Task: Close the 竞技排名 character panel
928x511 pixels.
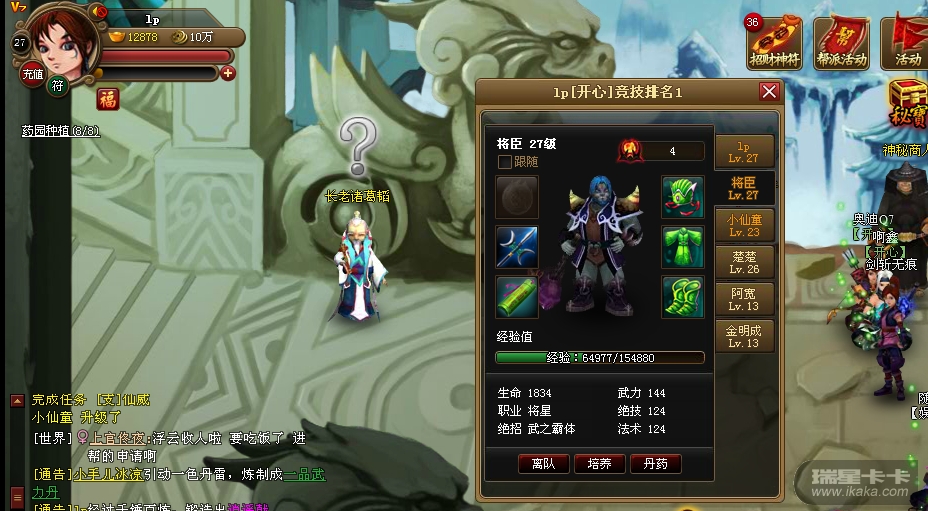Action: pos(769,92)
